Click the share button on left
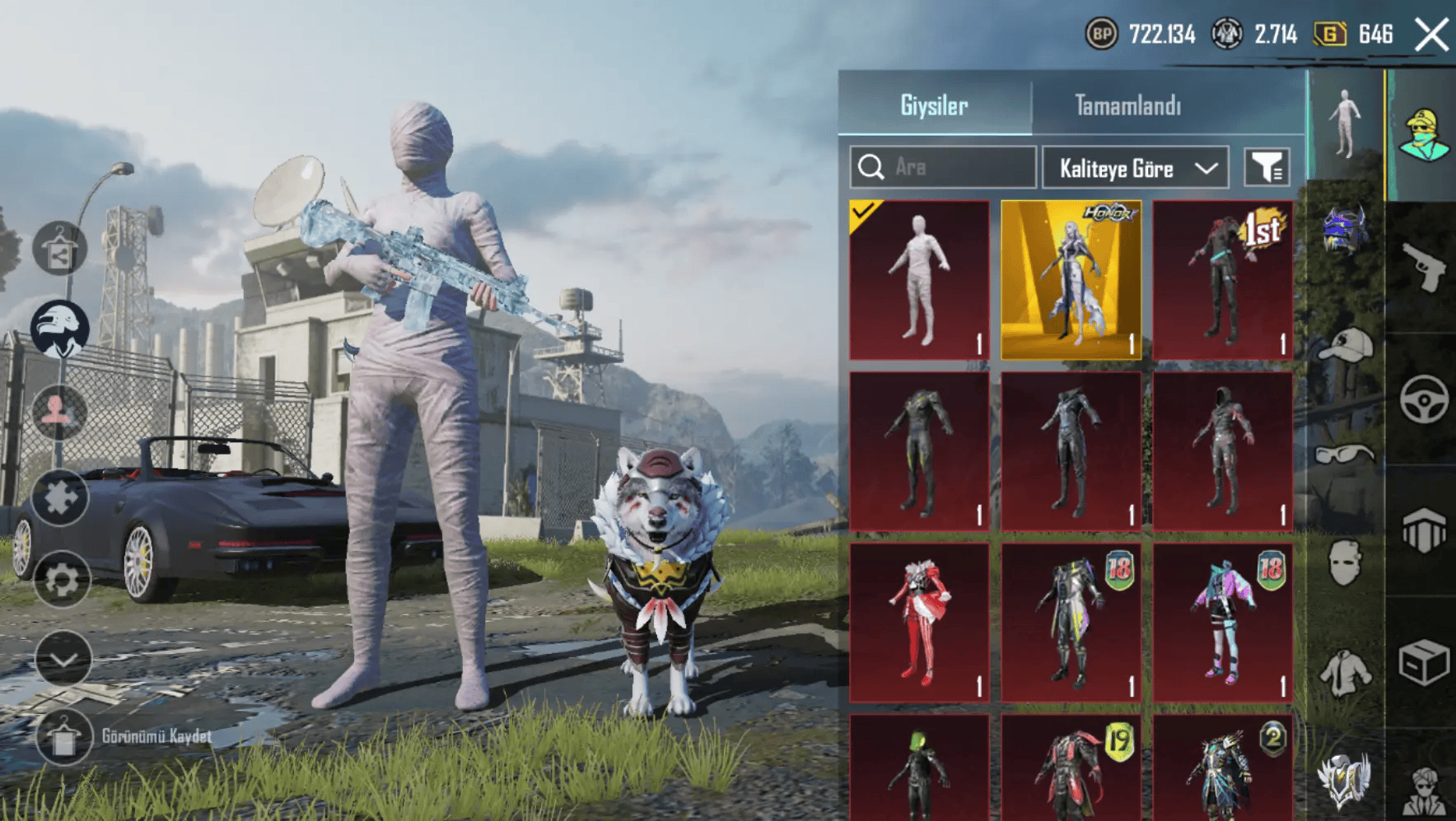 (59, 249)
